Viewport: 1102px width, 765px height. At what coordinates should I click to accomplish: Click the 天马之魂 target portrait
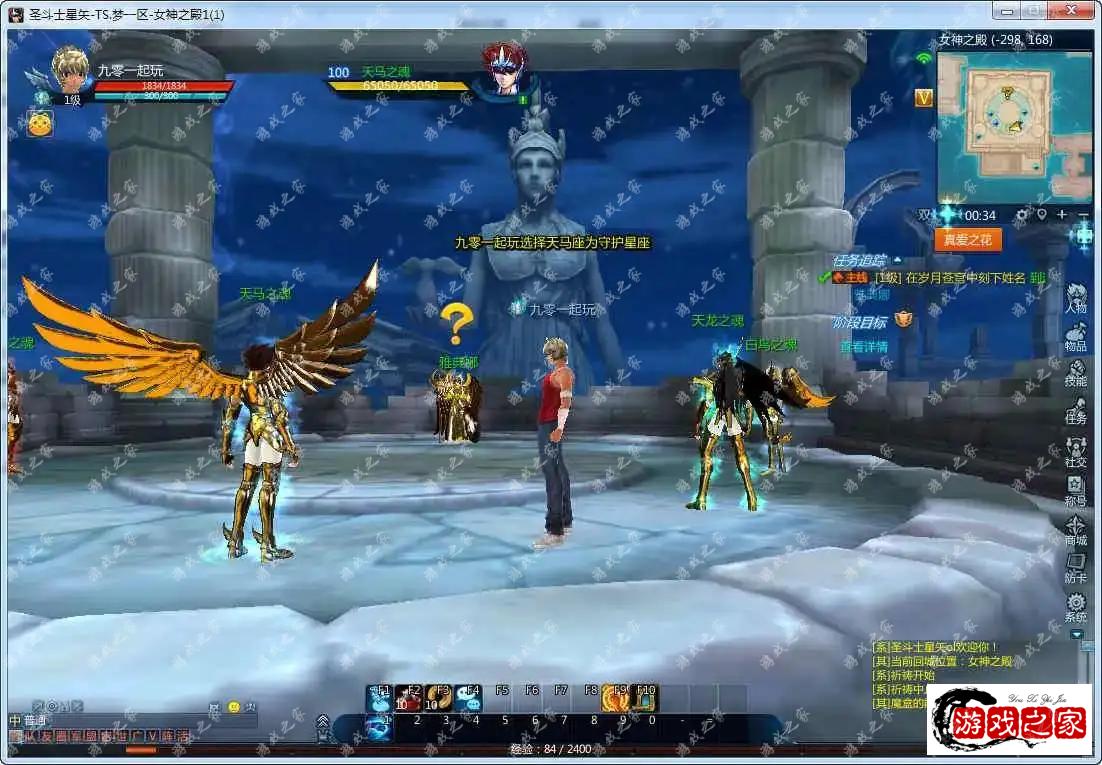click(x=504, y=69)
